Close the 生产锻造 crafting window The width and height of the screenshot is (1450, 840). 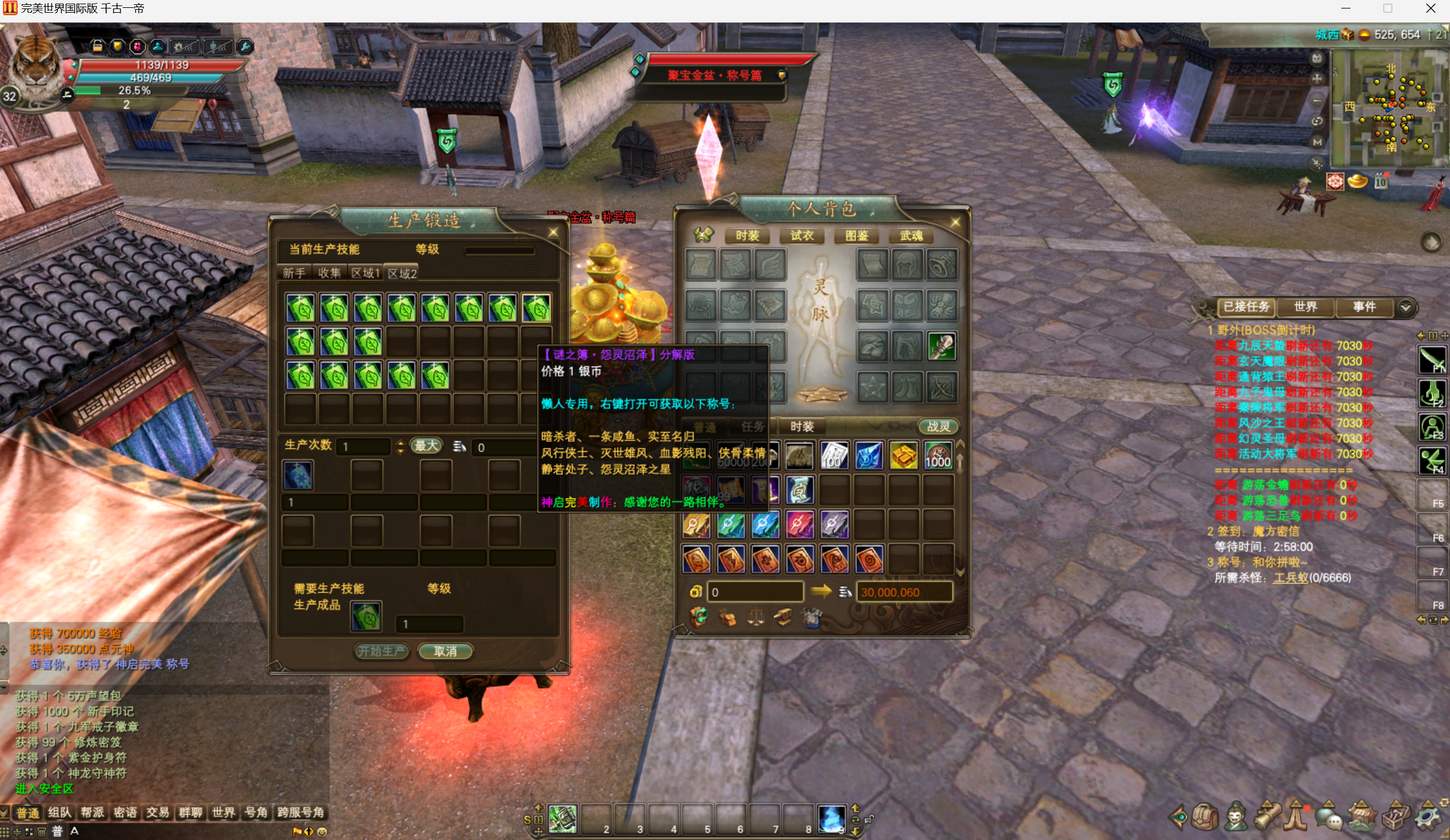coord(553,232)
